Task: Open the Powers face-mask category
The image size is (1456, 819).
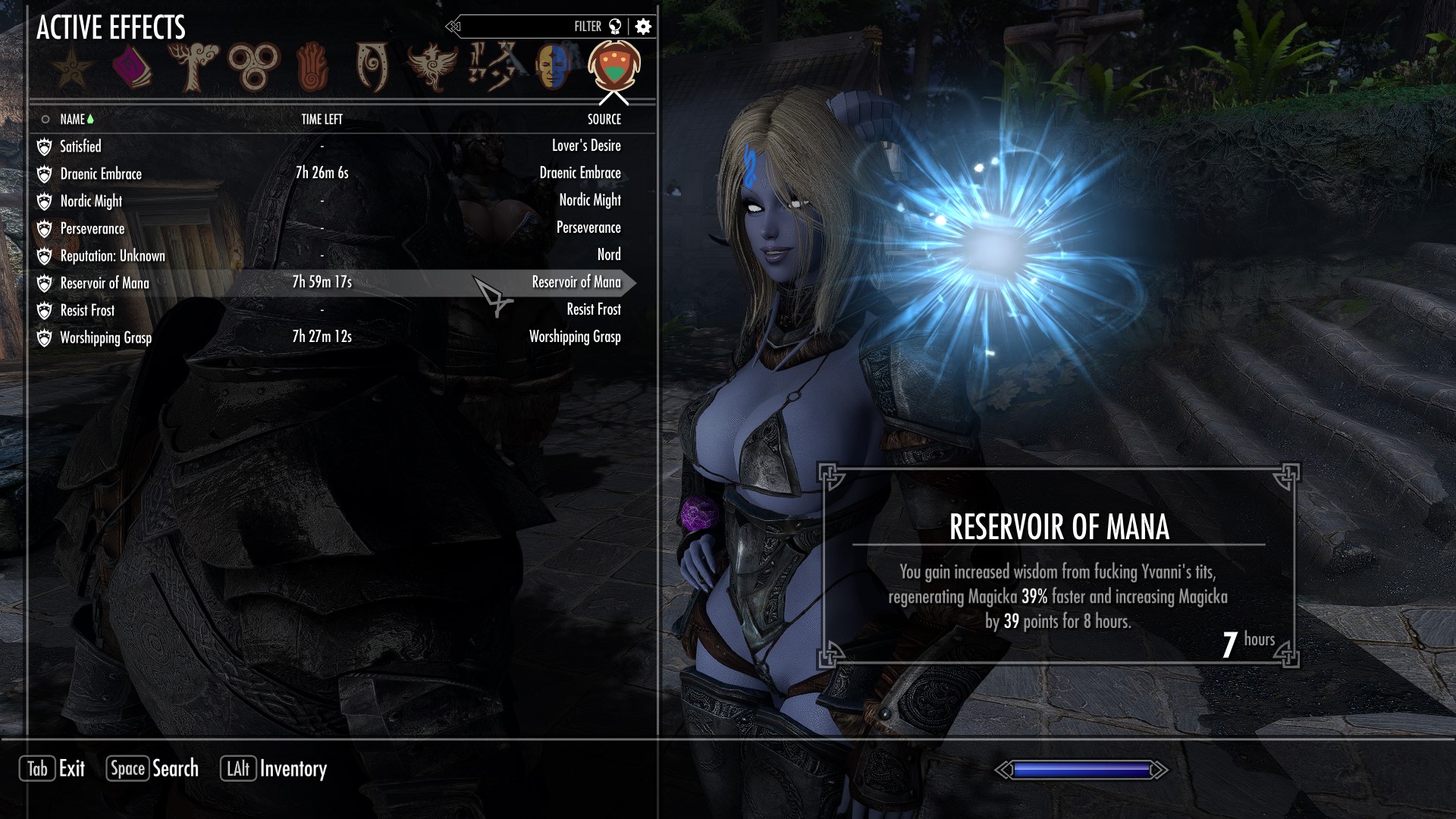Action: pyautogui.click(x=551, y=67)
